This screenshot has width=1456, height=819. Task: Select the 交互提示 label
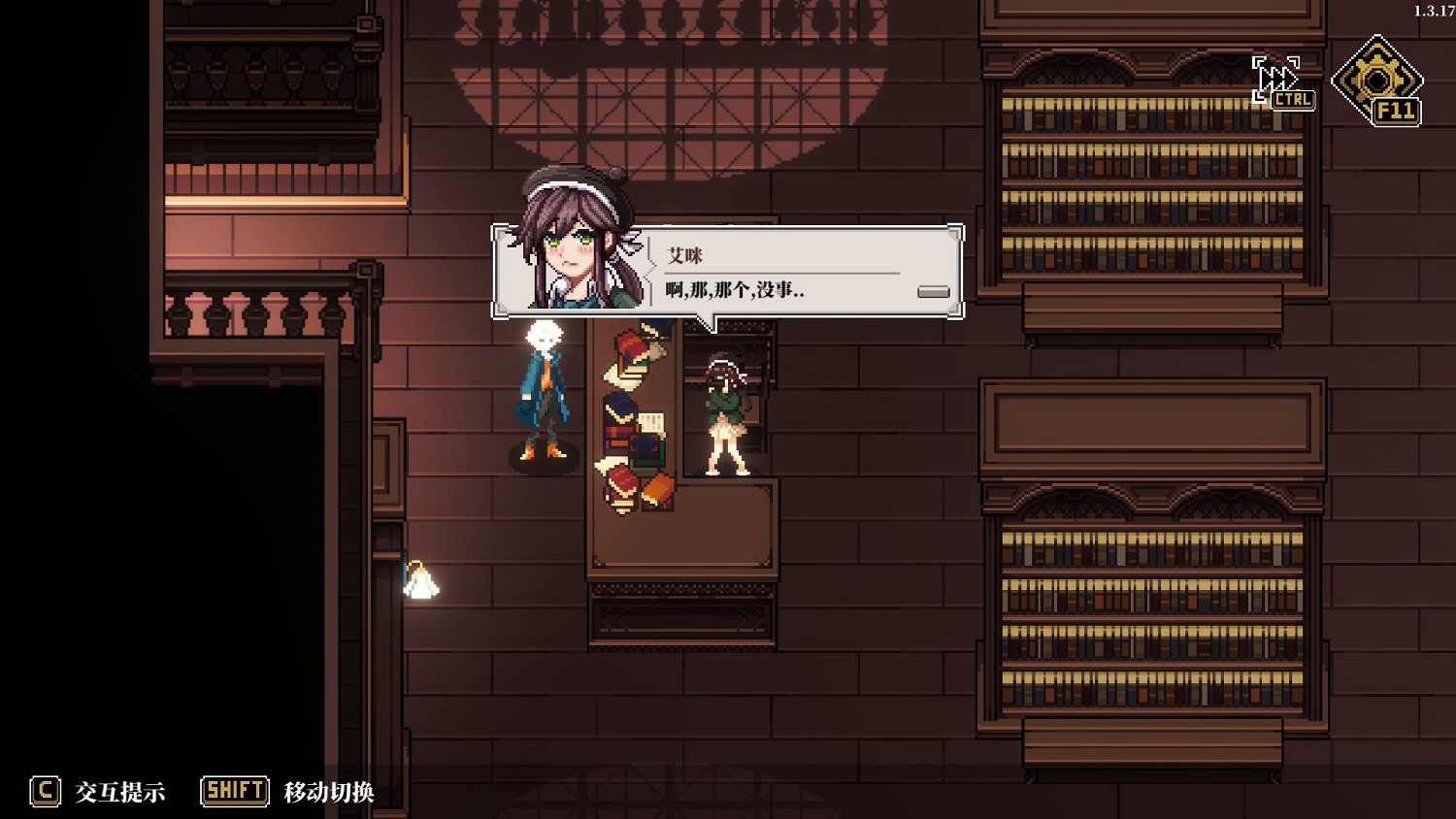[121, 790]
